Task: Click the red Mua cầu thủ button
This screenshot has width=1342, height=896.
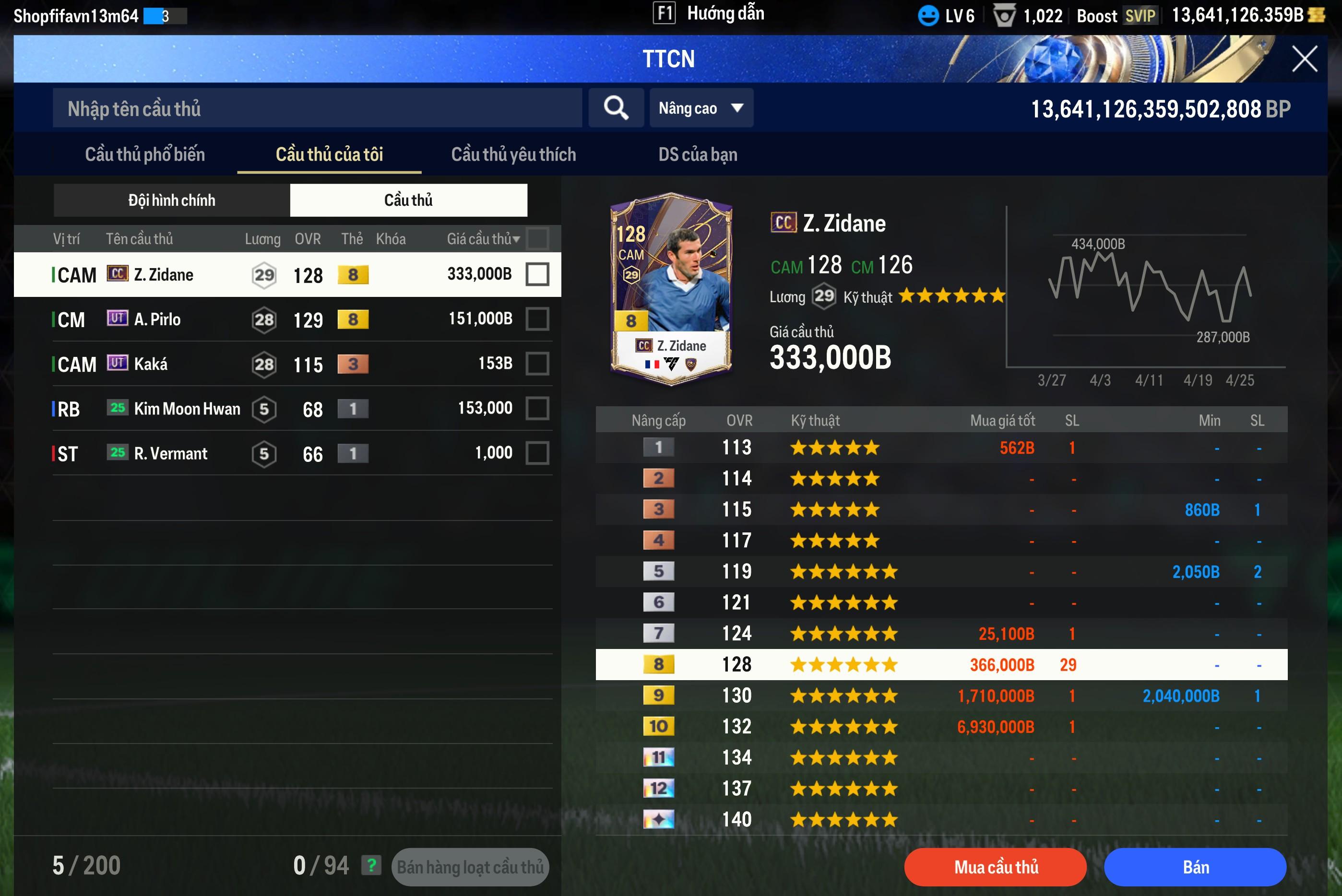Action: (x=995, y=867)
